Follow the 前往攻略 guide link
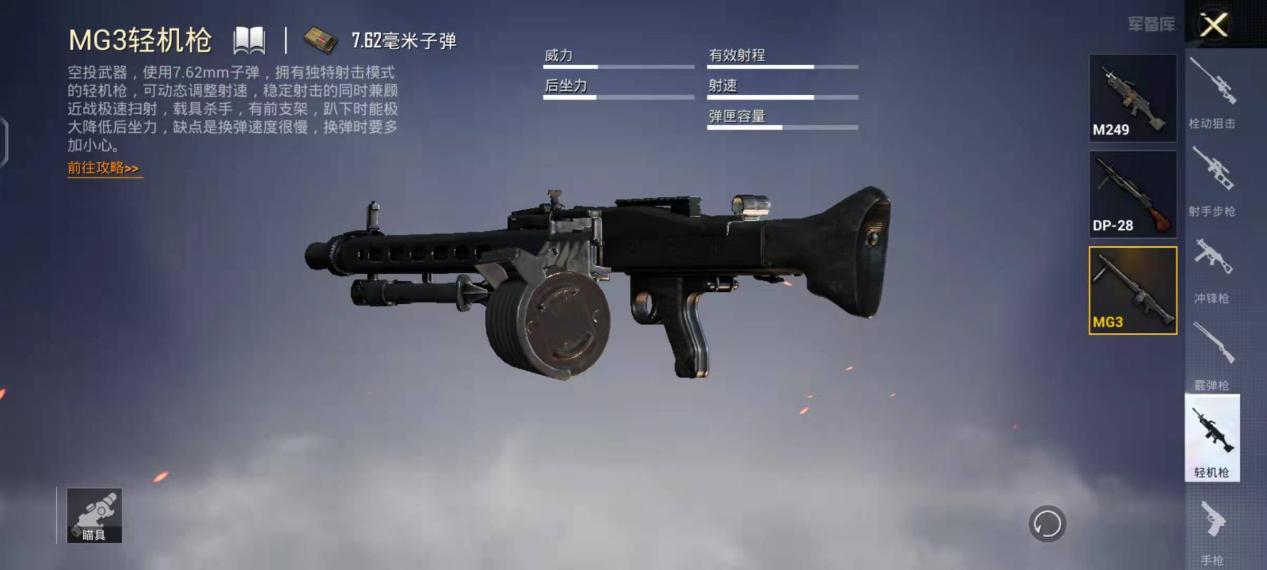Viewport: 1267px width, 570px height. [x=104, y=169]
